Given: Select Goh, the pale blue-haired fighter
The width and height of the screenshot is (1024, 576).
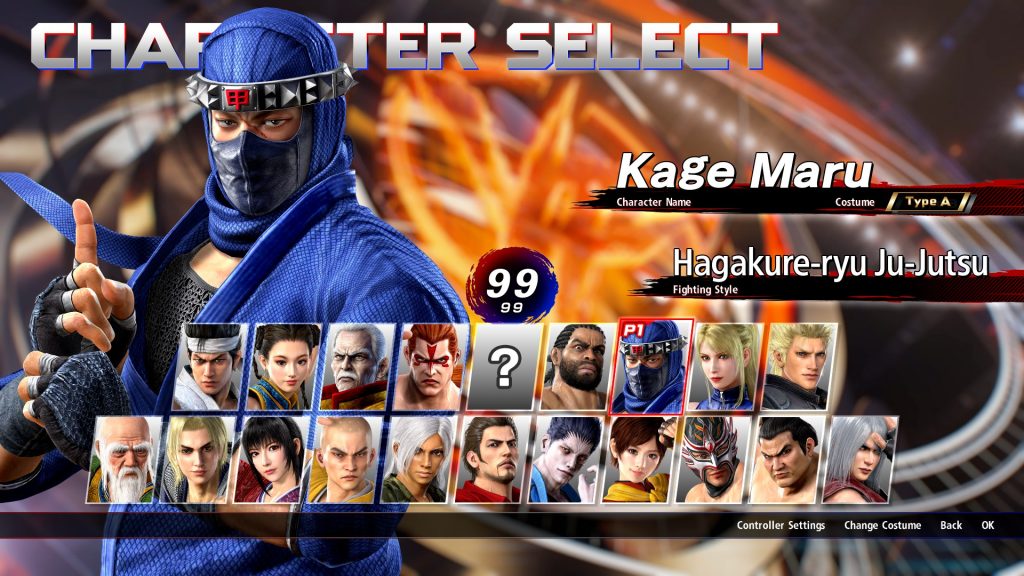Looking at the screenshot, I should tap(566, 460).
